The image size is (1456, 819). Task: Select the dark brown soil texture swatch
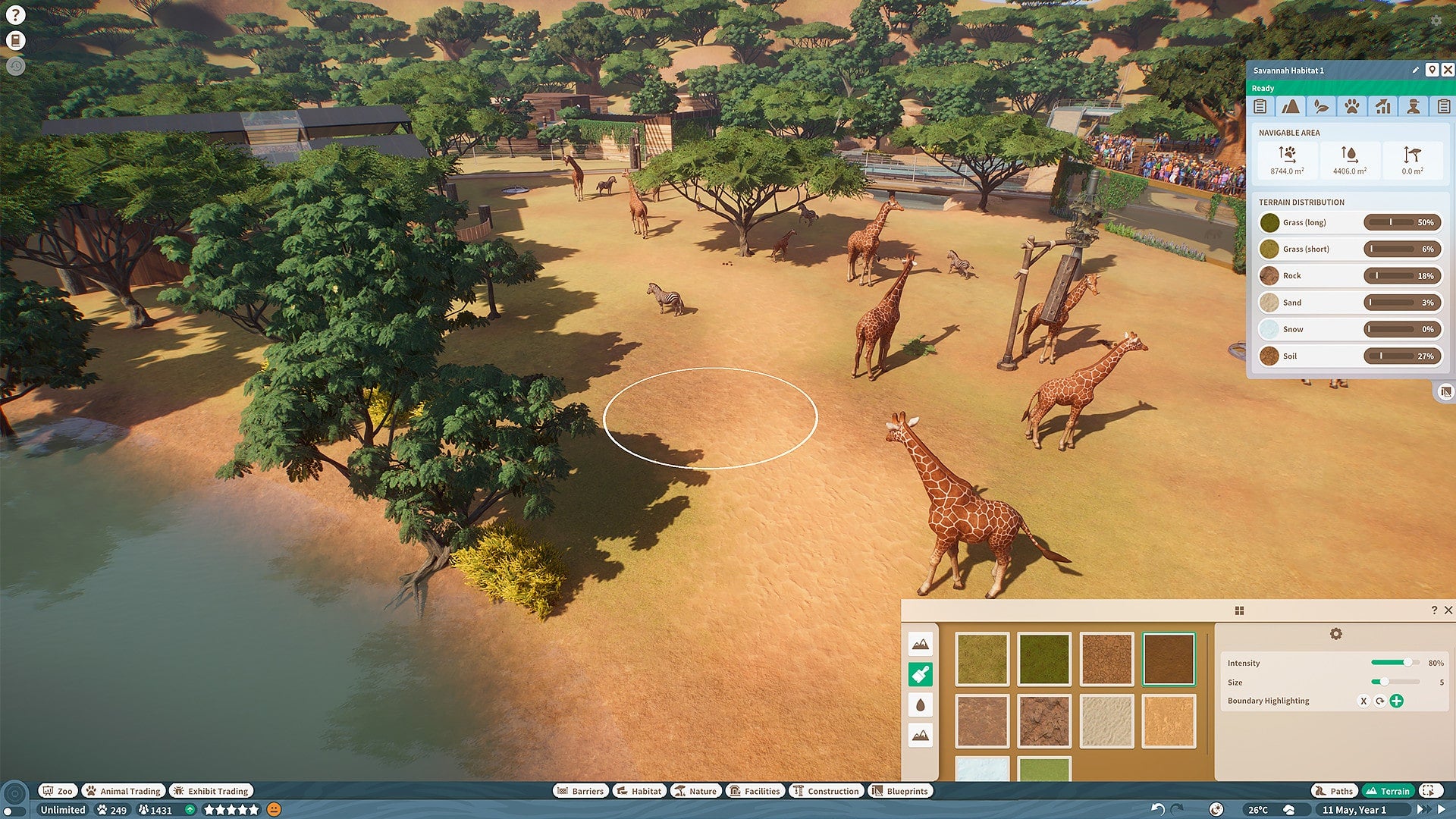click(x=1168, y=657)
